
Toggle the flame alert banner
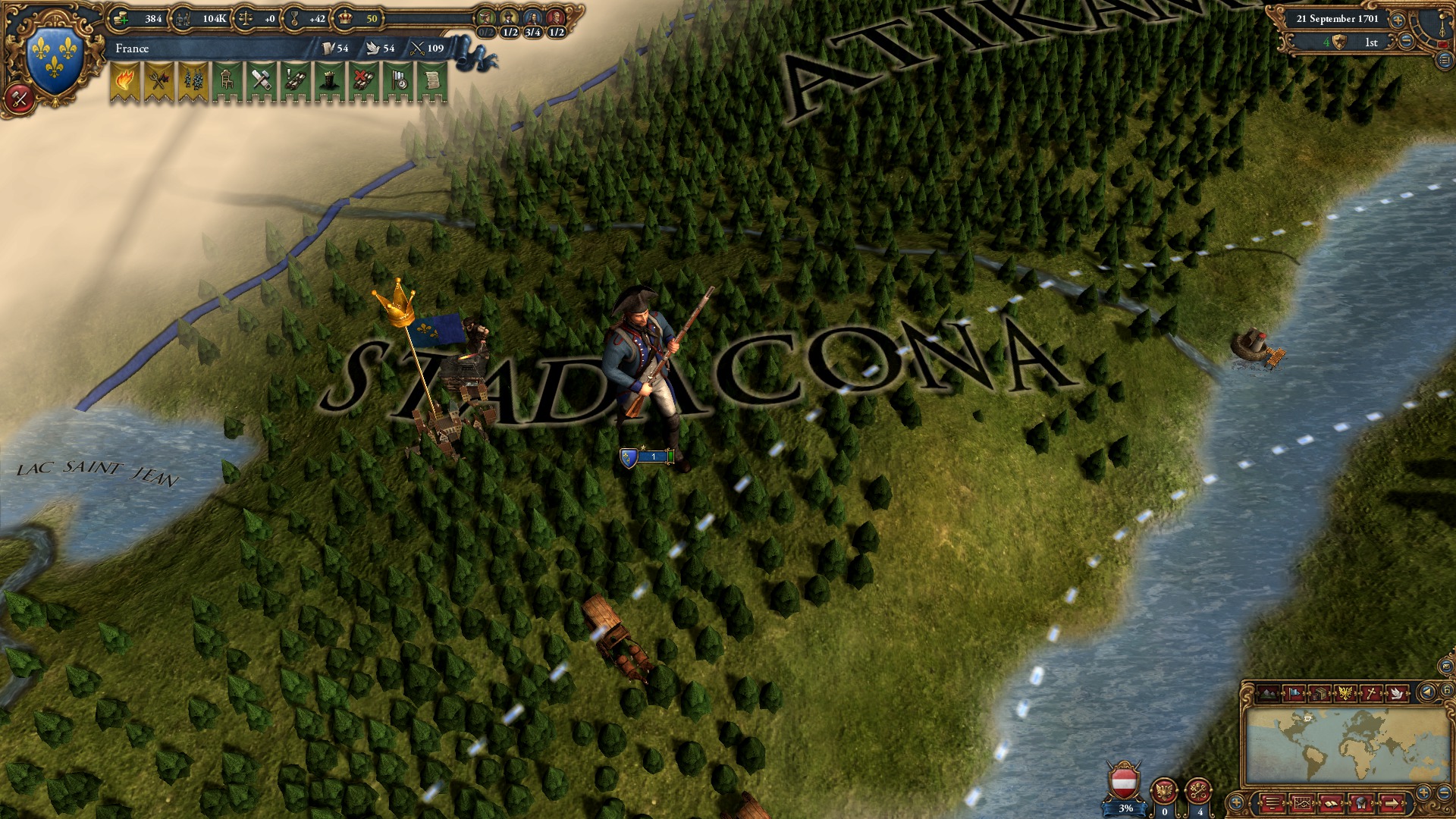pyautogui.click(x=126, y=81)
